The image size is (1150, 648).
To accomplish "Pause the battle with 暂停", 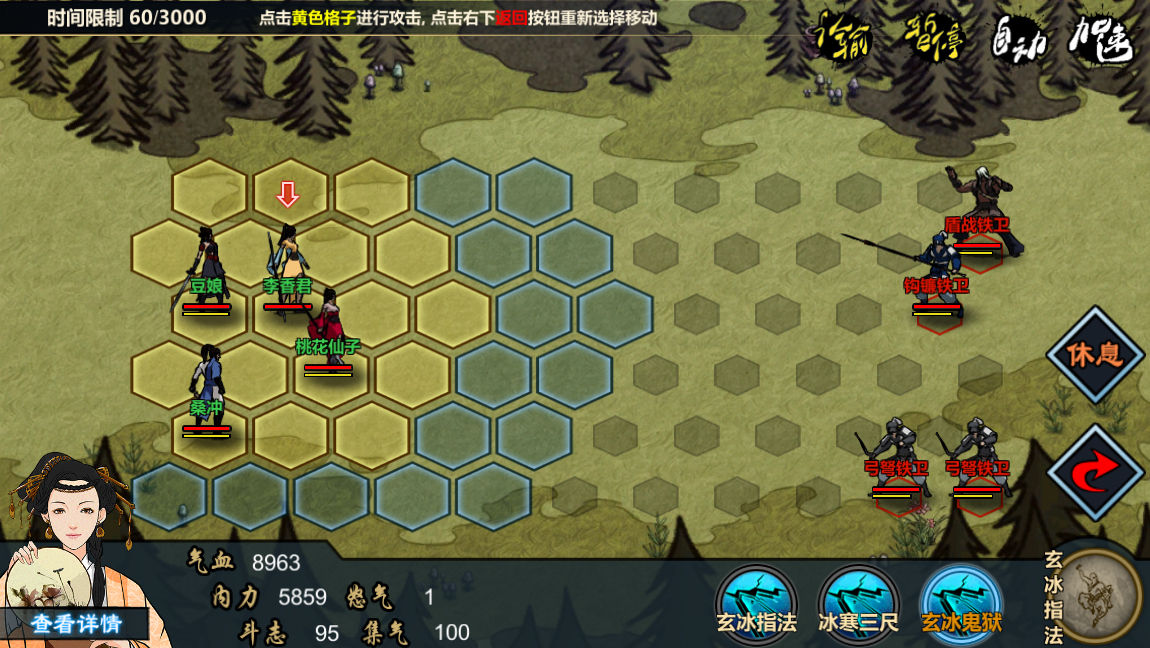I will (x=933, y=38).
